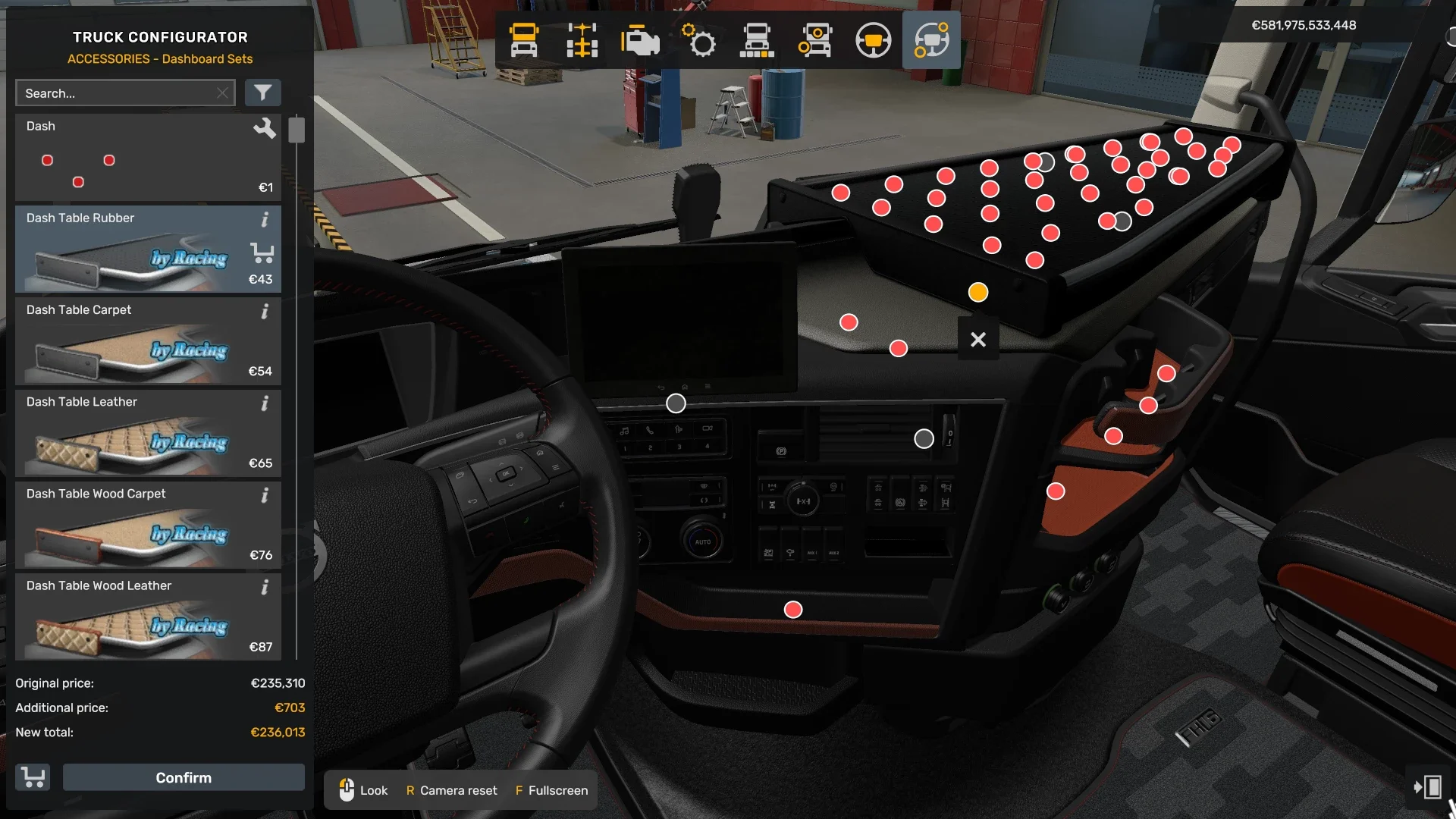Select the truck cab model icon
1456x819 pixels.
click(526, 40)
